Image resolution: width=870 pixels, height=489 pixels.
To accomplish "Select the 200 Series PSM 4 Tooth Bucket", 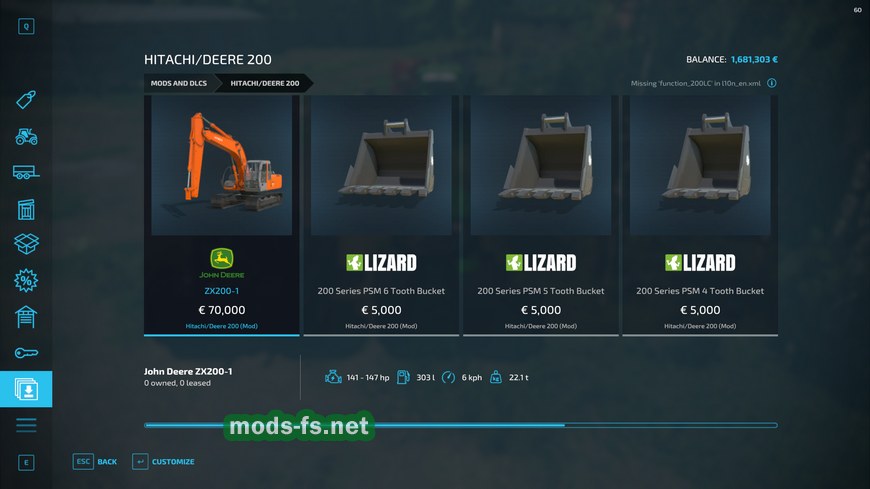I will click(x=699, y=215).
